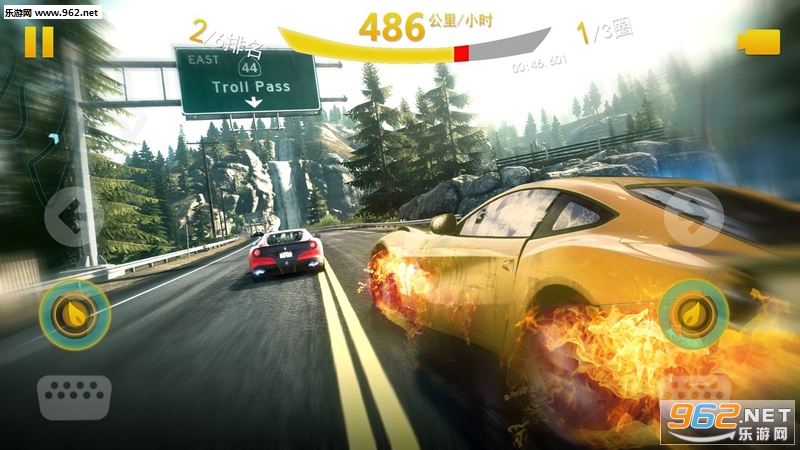
Task: Pause the race
Action: tap(39, 41)
